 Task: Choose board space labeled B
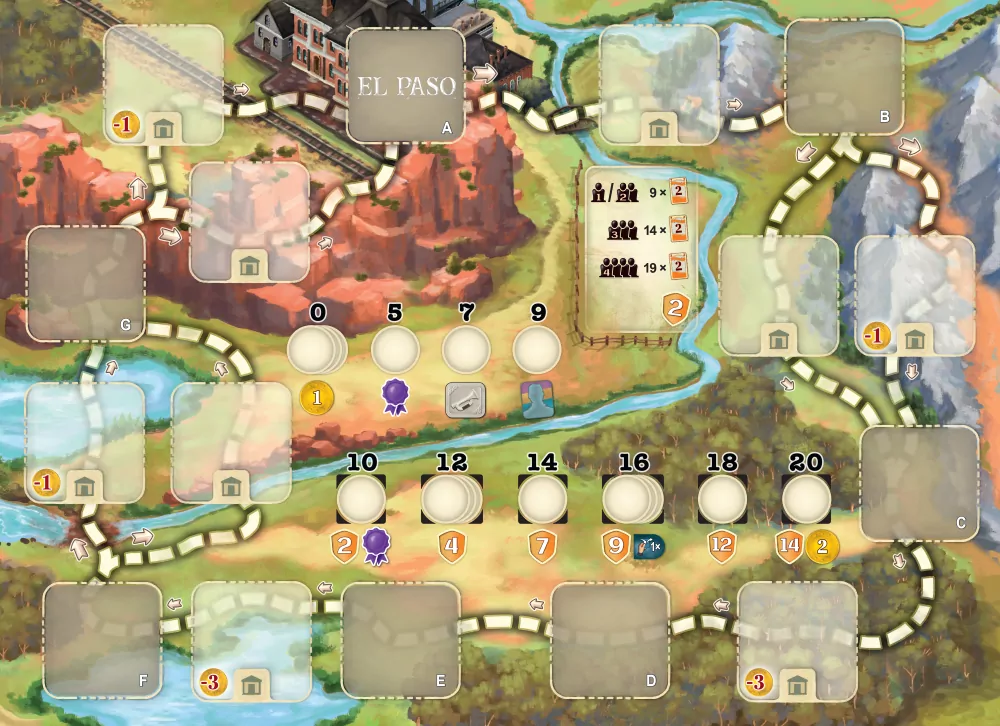(839, 77)
